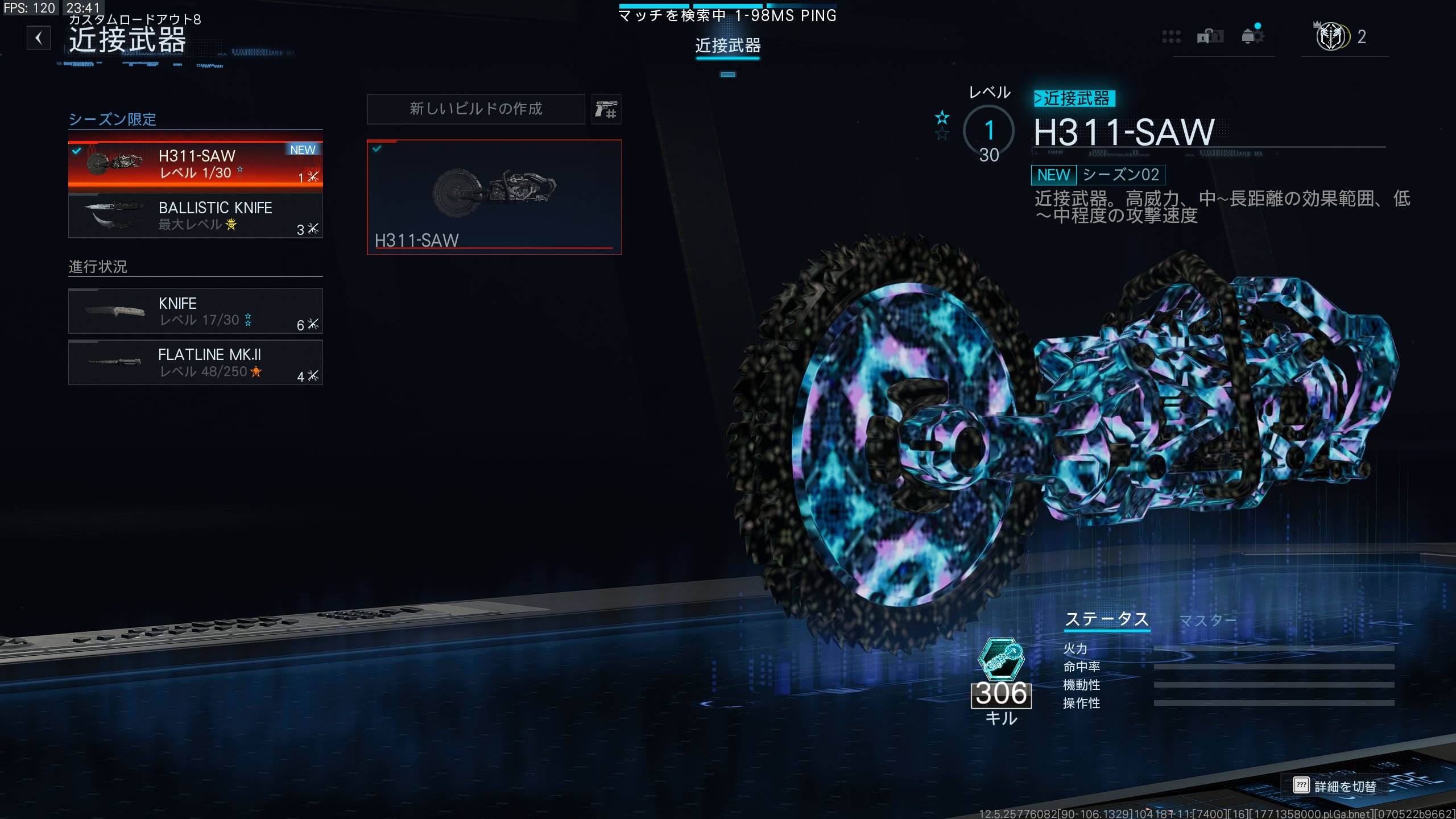Go back using the arrow button
Image resolution: width=1456 pixels, height=819 pixels.
pyautogui.click(x=39, y=38)
